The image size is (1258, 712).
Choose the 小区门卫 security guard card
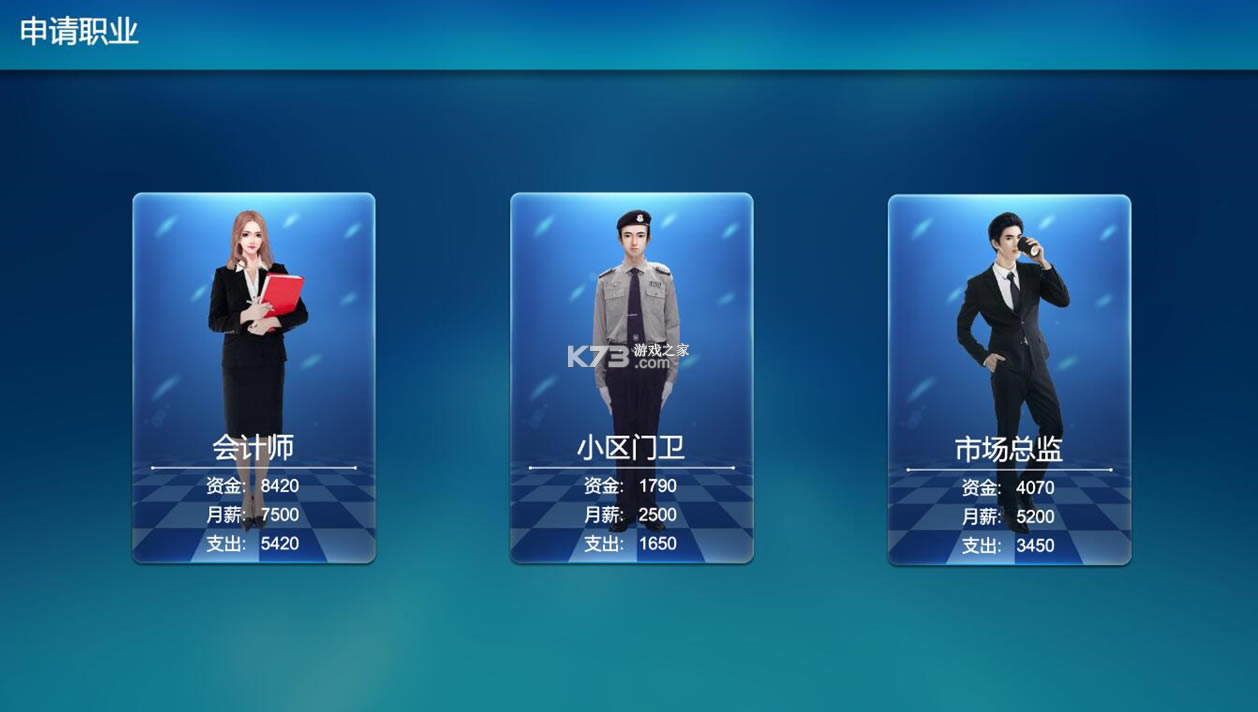click(x=631, y=378)
